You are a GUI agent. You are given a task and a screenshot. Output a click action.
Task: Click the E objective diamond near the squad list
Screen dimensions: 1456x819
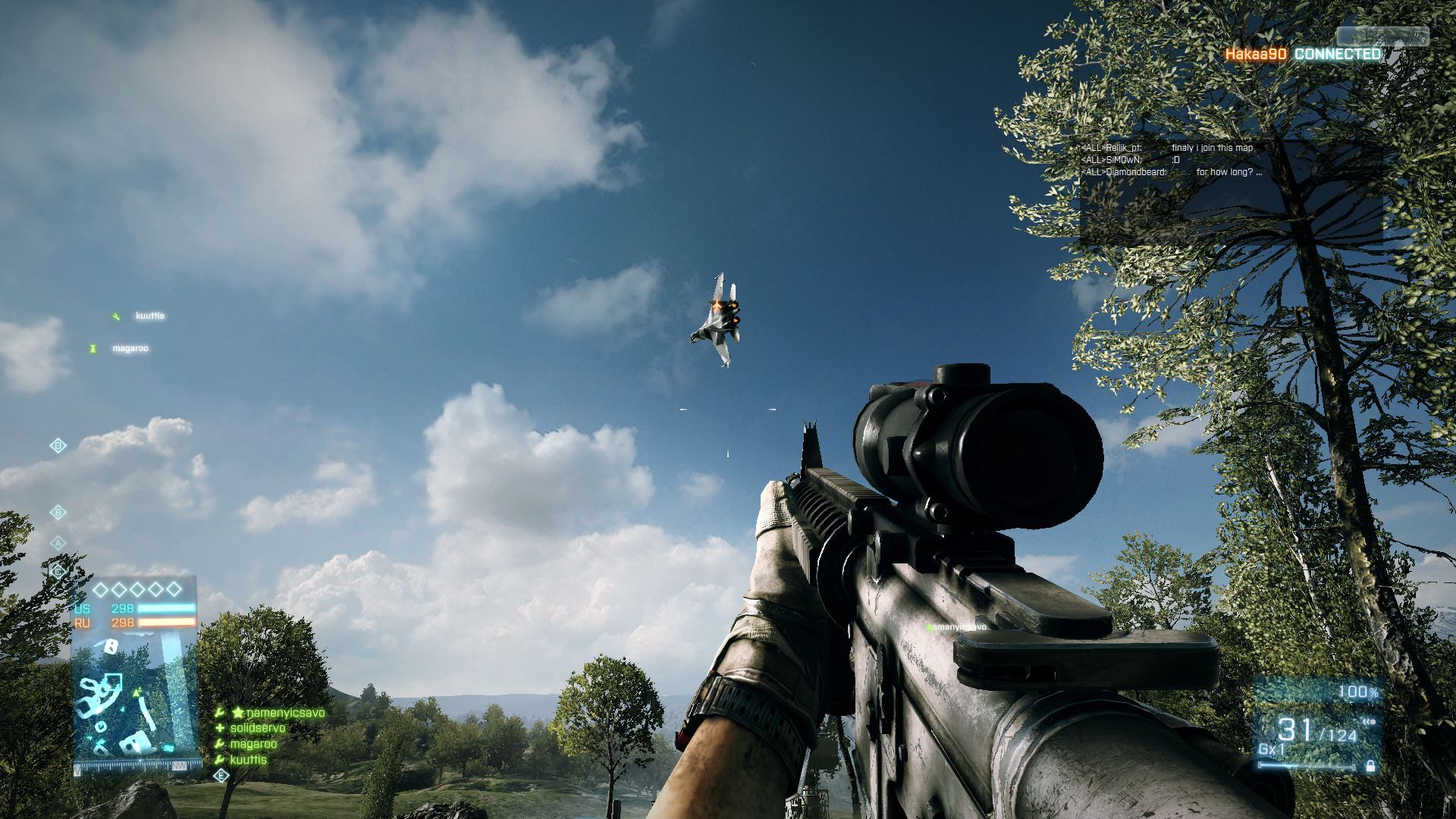pos(221,776)
